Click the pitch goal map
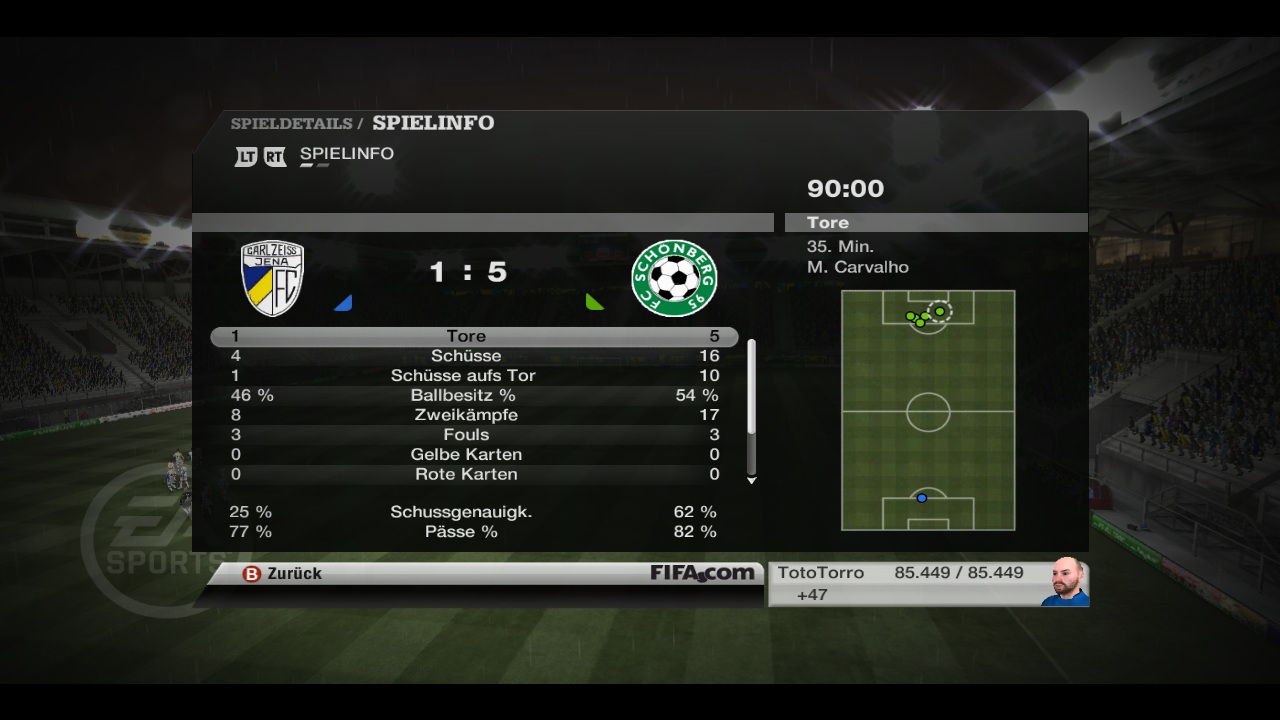Screen dimensions: 1280x720 pyautogui.click(x=928, y=410)
